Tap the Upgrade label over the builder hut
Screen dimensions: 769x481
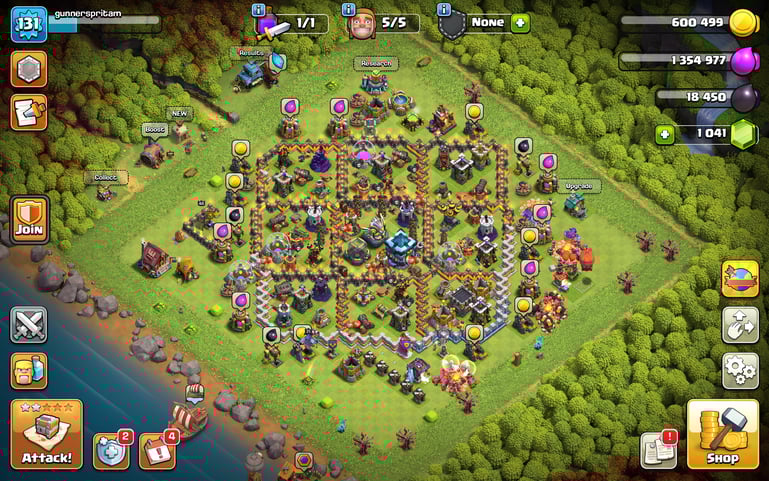pos(578,186)
